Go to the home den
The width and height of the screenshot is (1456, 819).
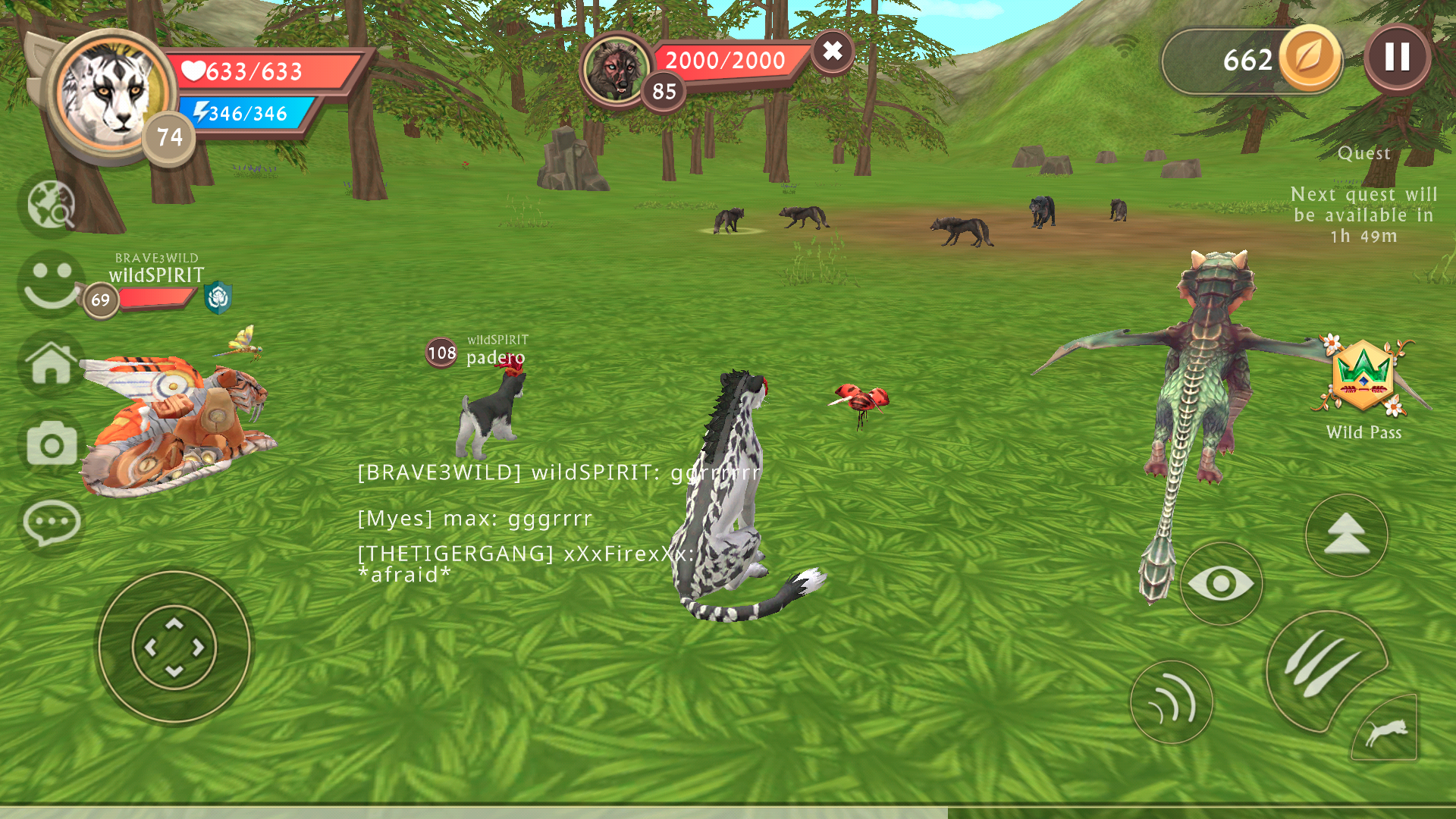pos(51,364)
